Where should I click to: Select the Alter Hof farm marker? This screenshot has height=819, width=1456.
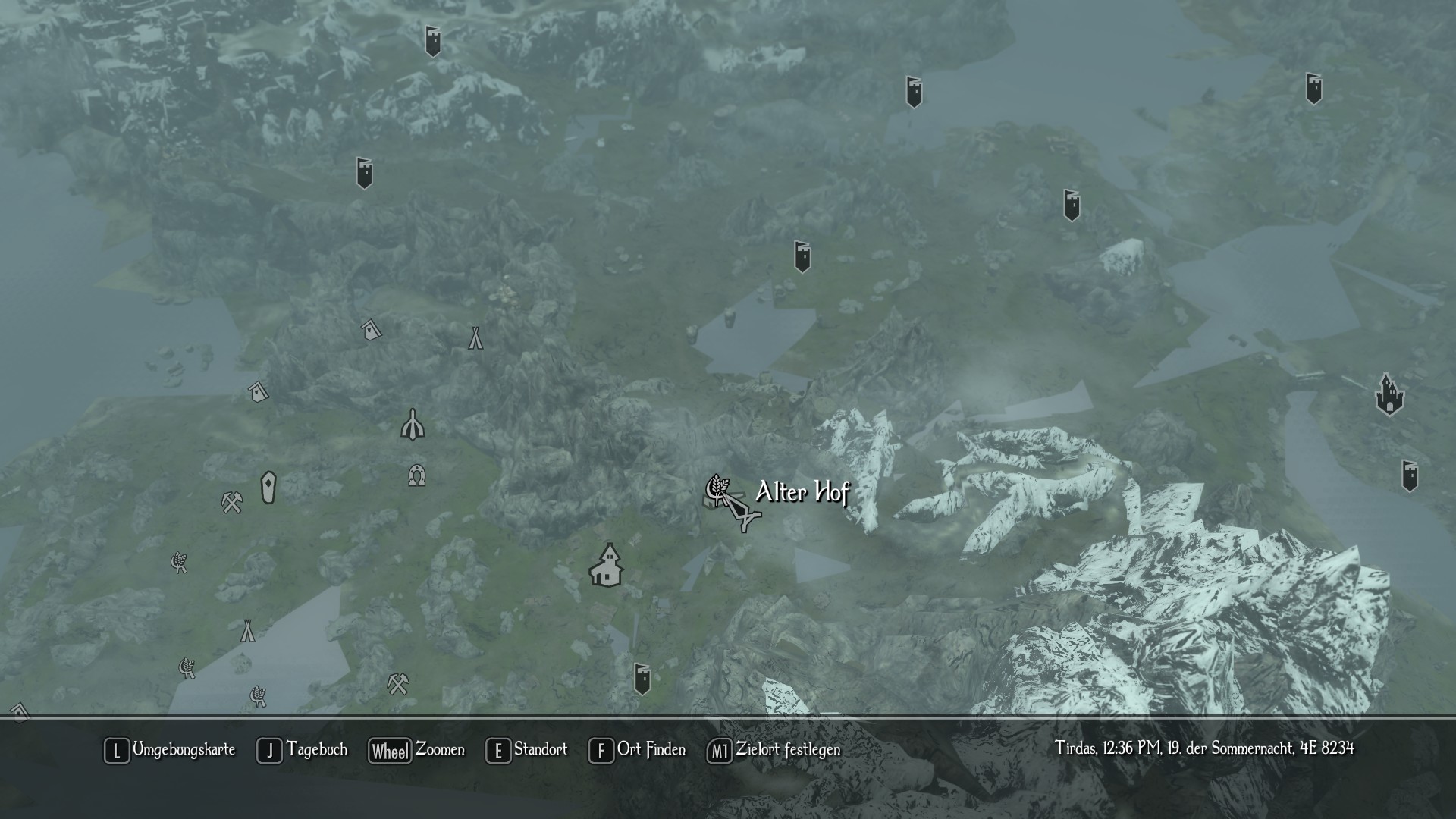[x=717, y=489]
